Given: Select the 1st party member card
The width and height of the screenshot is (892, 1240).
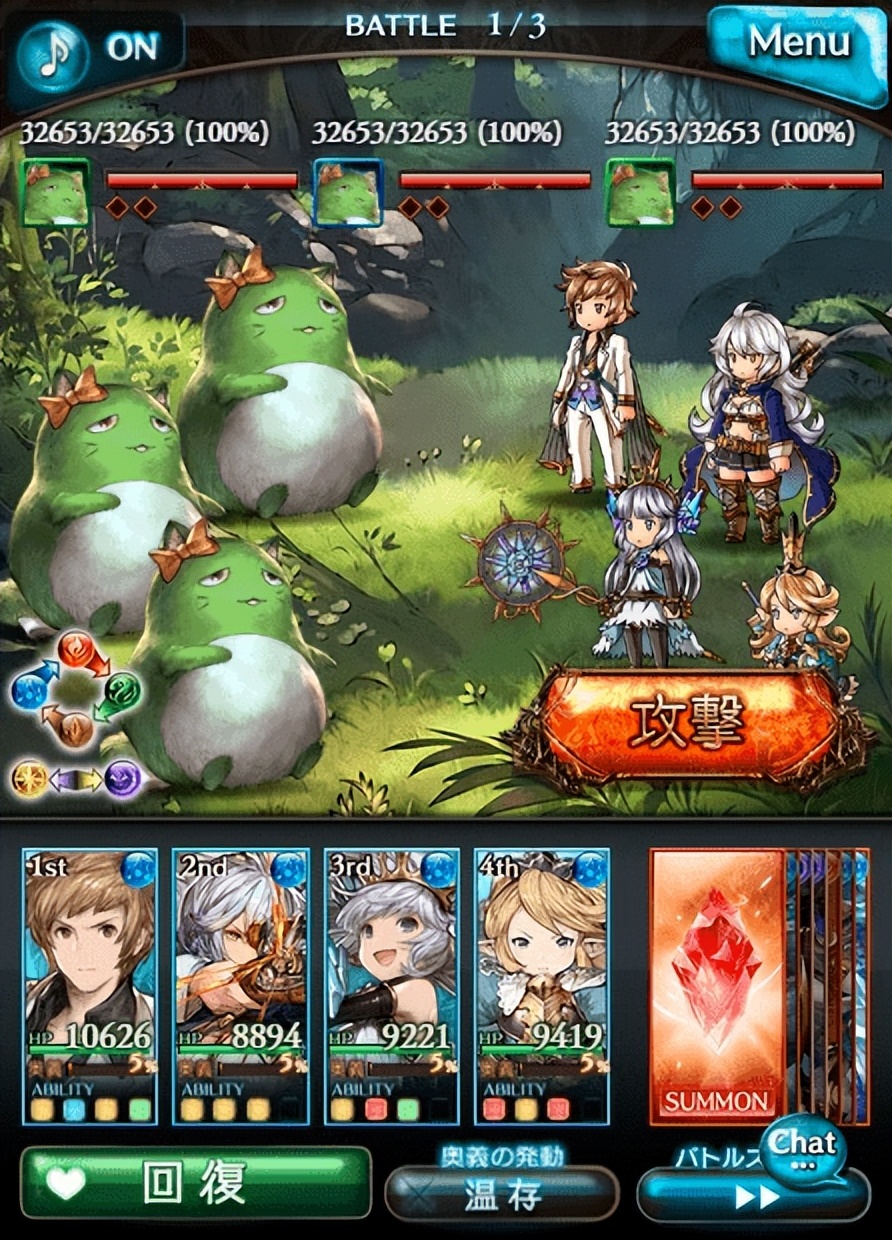Looking at the screenshot, I should tap(91, 985).
